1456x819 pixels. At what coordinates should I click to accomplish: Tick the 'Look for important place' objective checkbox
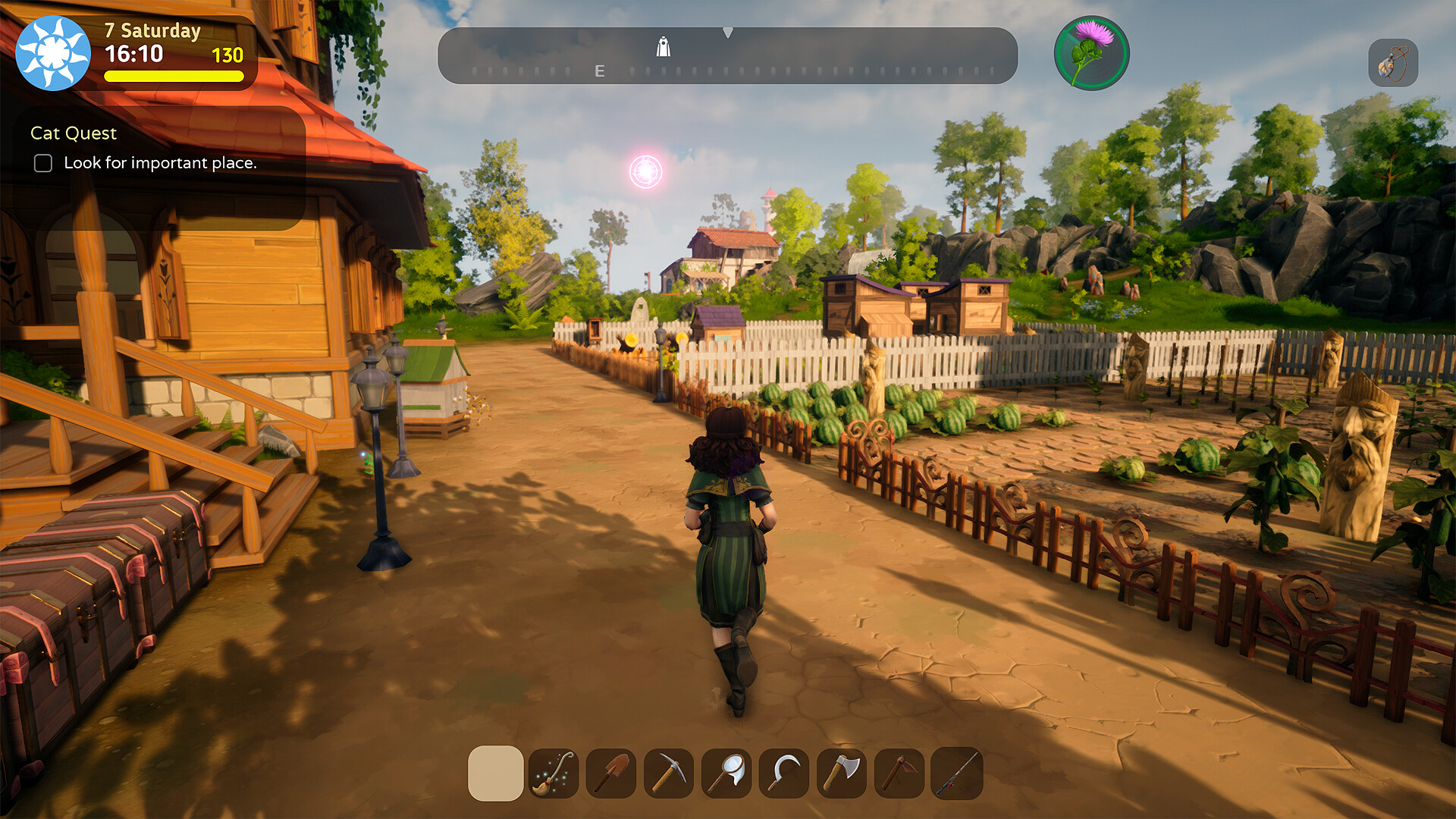[x=43, y=163]
